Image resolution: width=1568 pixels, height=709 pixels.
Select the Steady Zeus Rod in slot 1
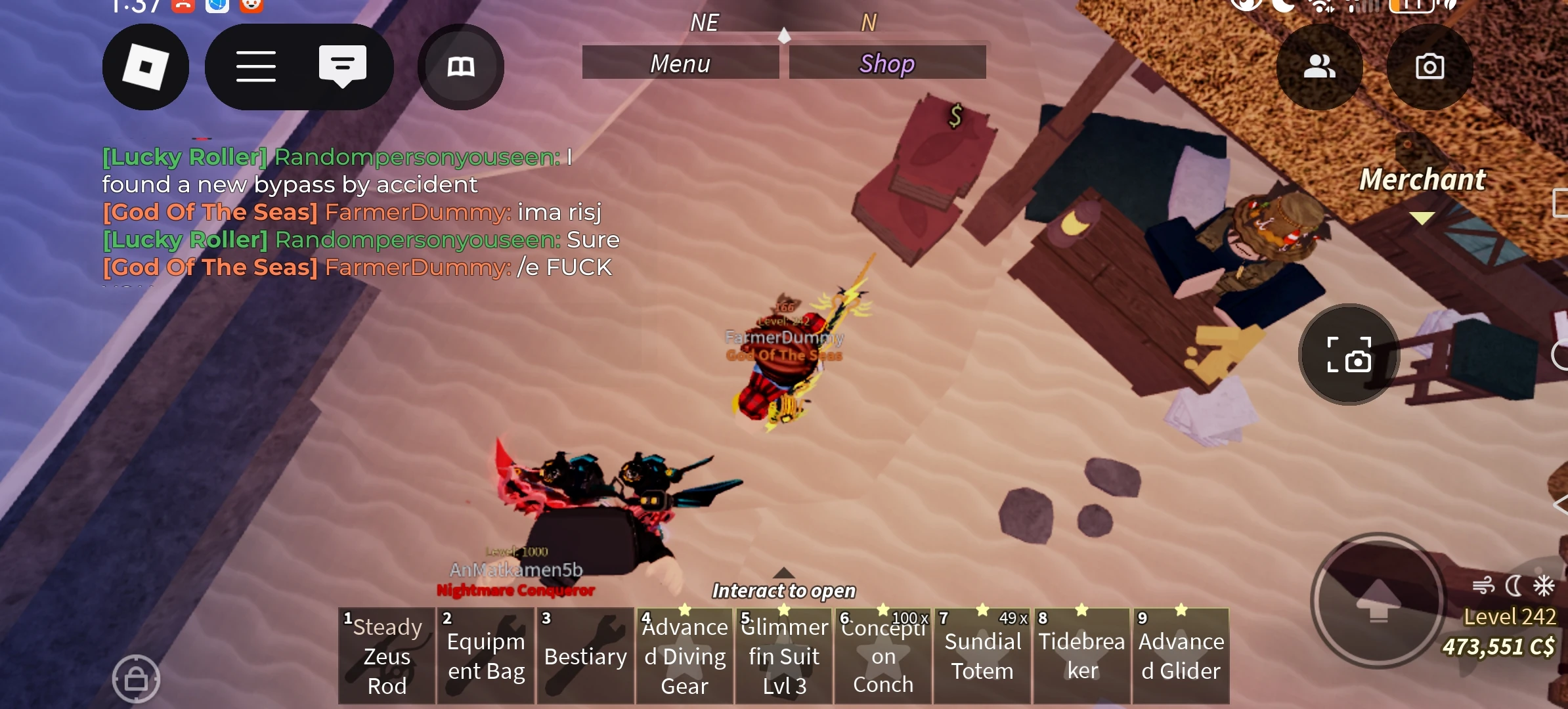click(x=386, y=655)
